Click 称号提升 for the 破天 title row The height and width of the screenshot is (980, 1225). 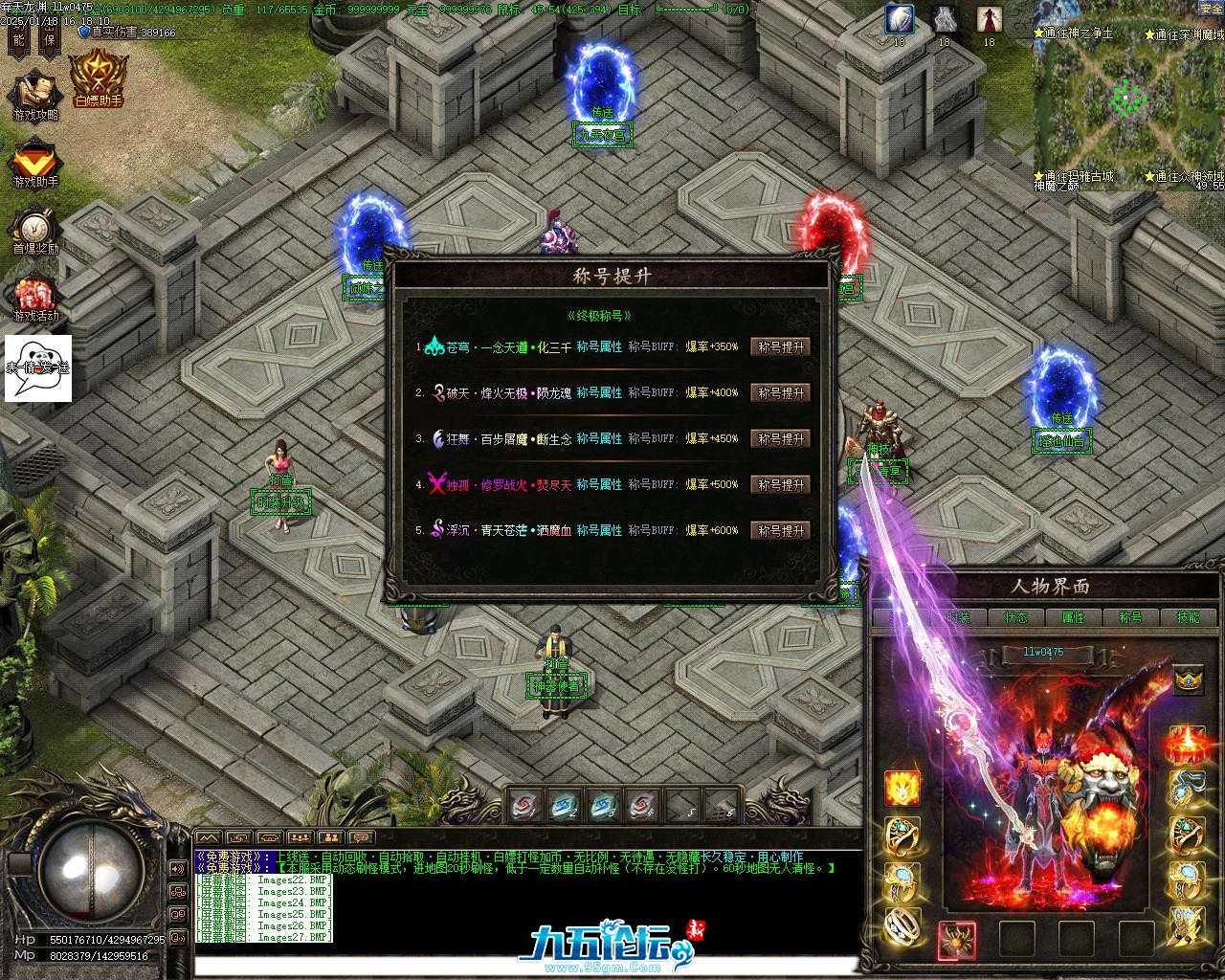coord(781,393)
